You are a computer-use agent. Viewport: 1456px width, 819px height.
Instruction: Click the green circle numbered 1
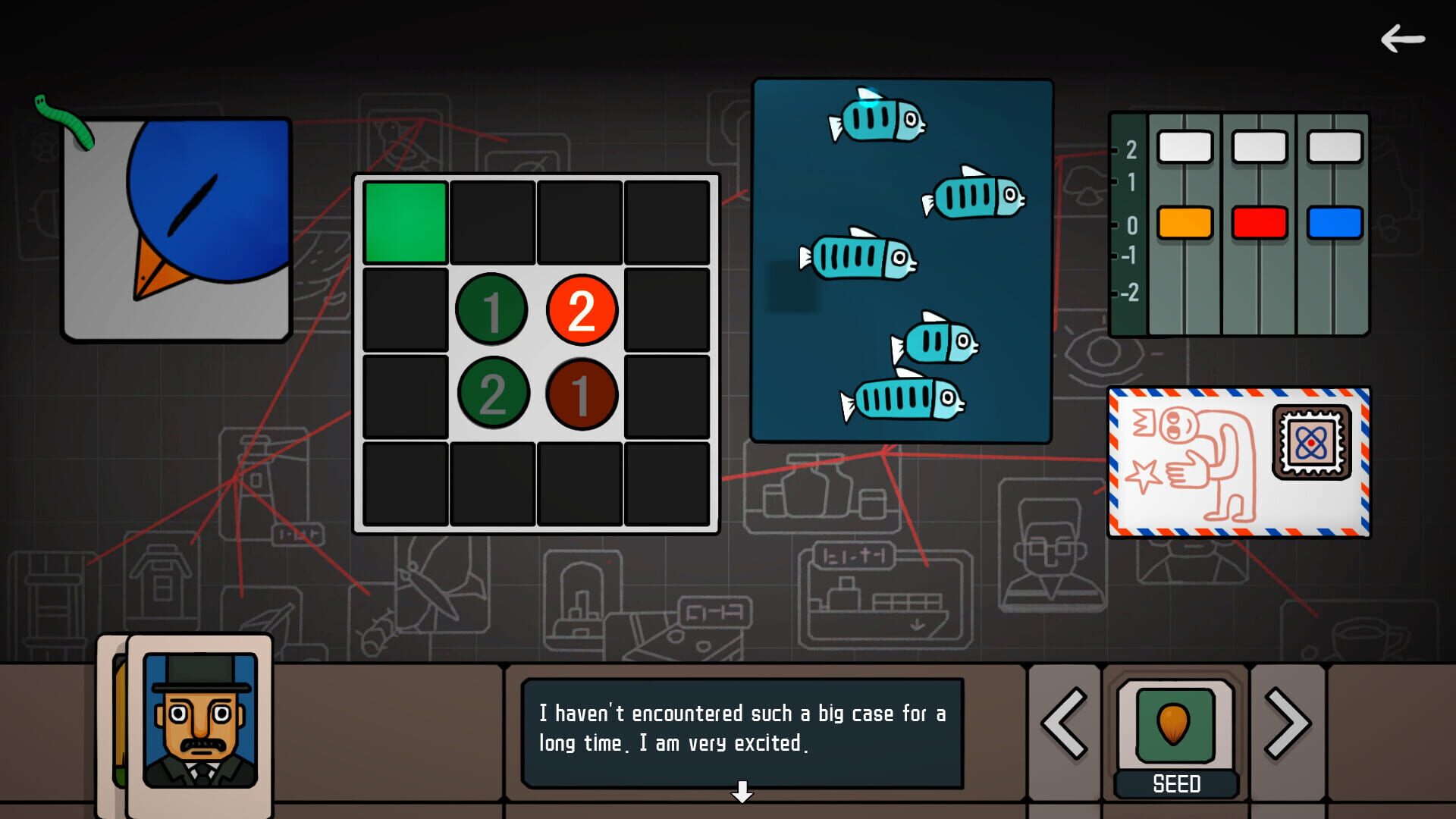coord(491,309)
